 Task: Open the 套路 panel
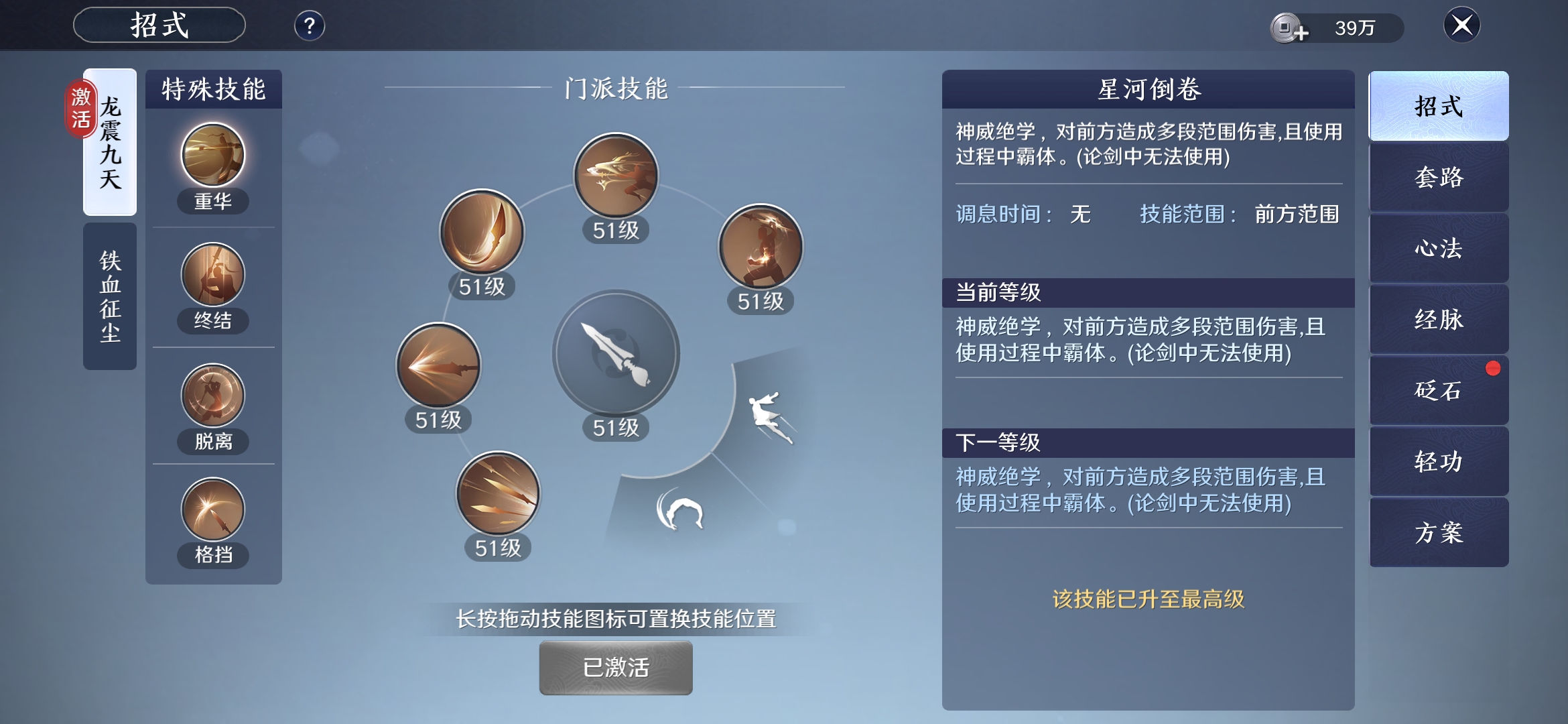point(1438,178)
